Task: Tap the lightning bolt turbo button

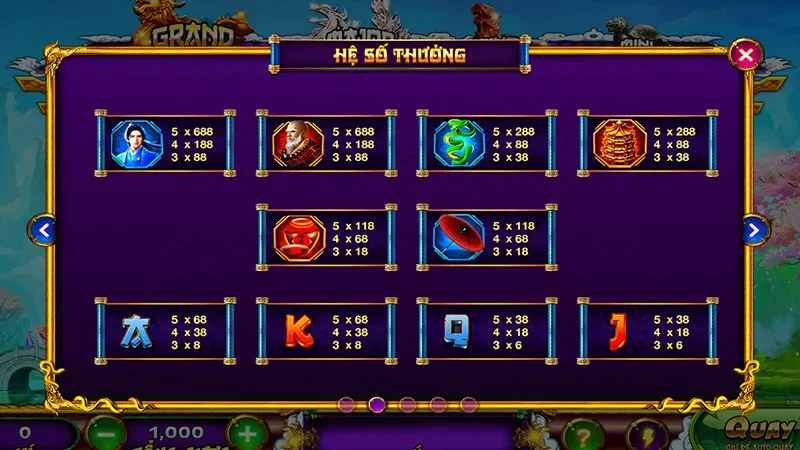Action: 645,434
